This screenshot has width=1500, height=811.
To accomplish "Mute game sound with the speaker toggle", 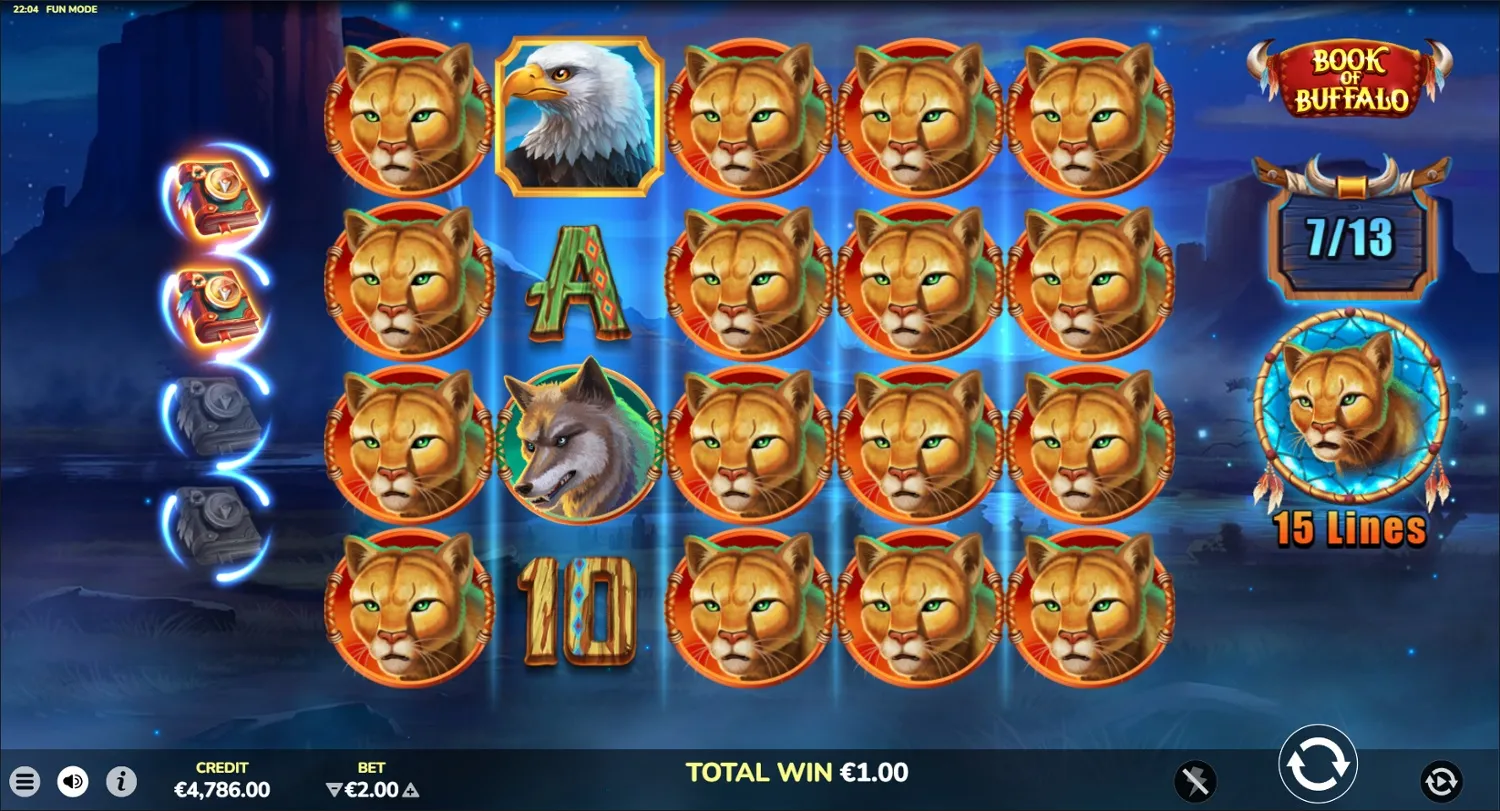I will (x=71, y=781).
